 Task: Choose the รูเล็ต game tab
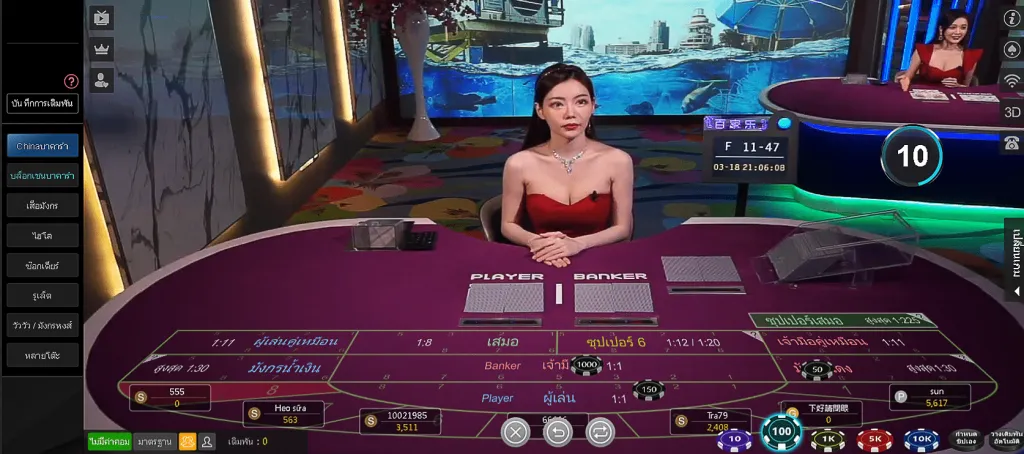42,295
